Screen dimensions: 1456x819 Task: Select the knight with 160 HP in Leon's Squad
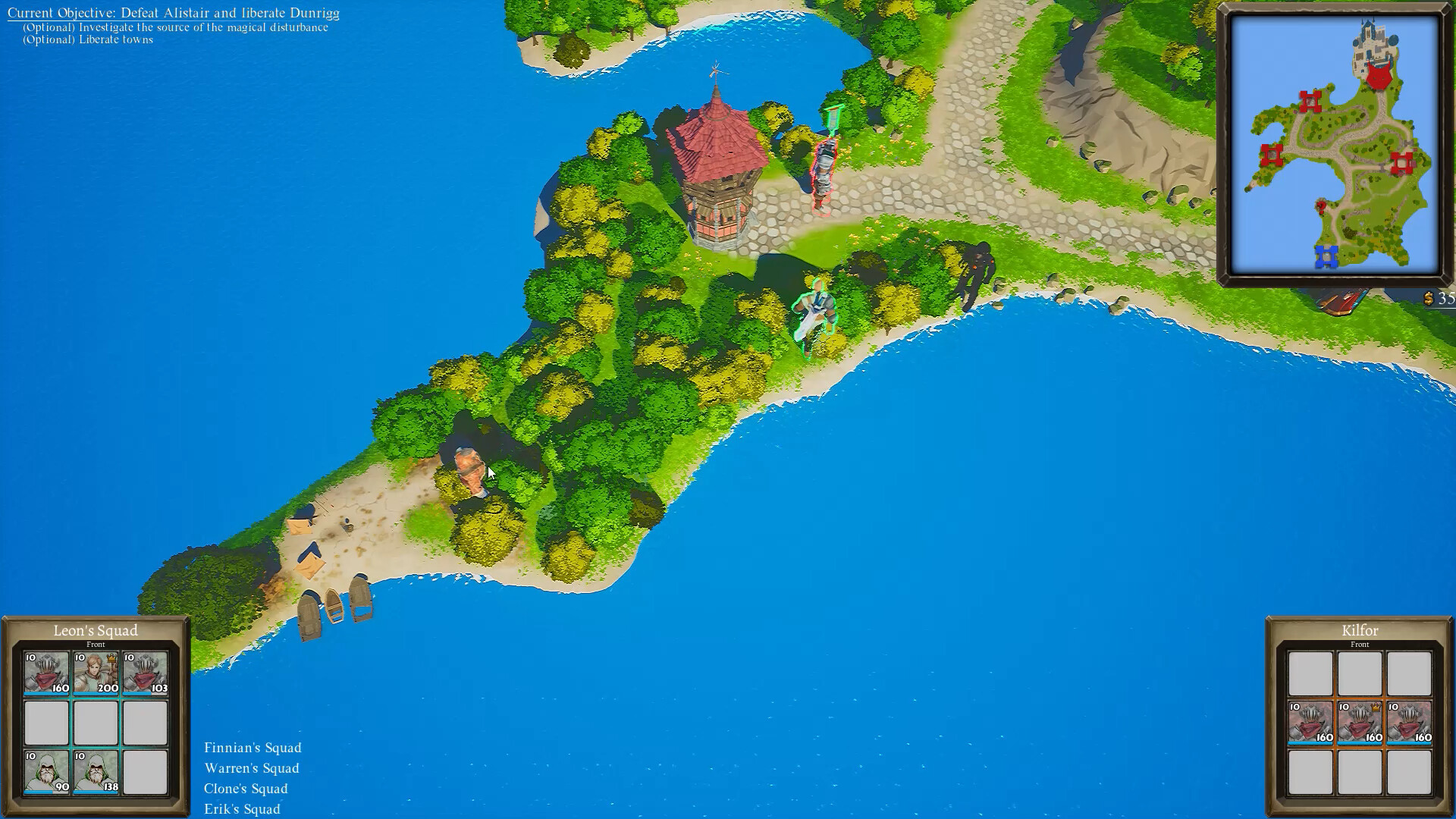(45, 673)
